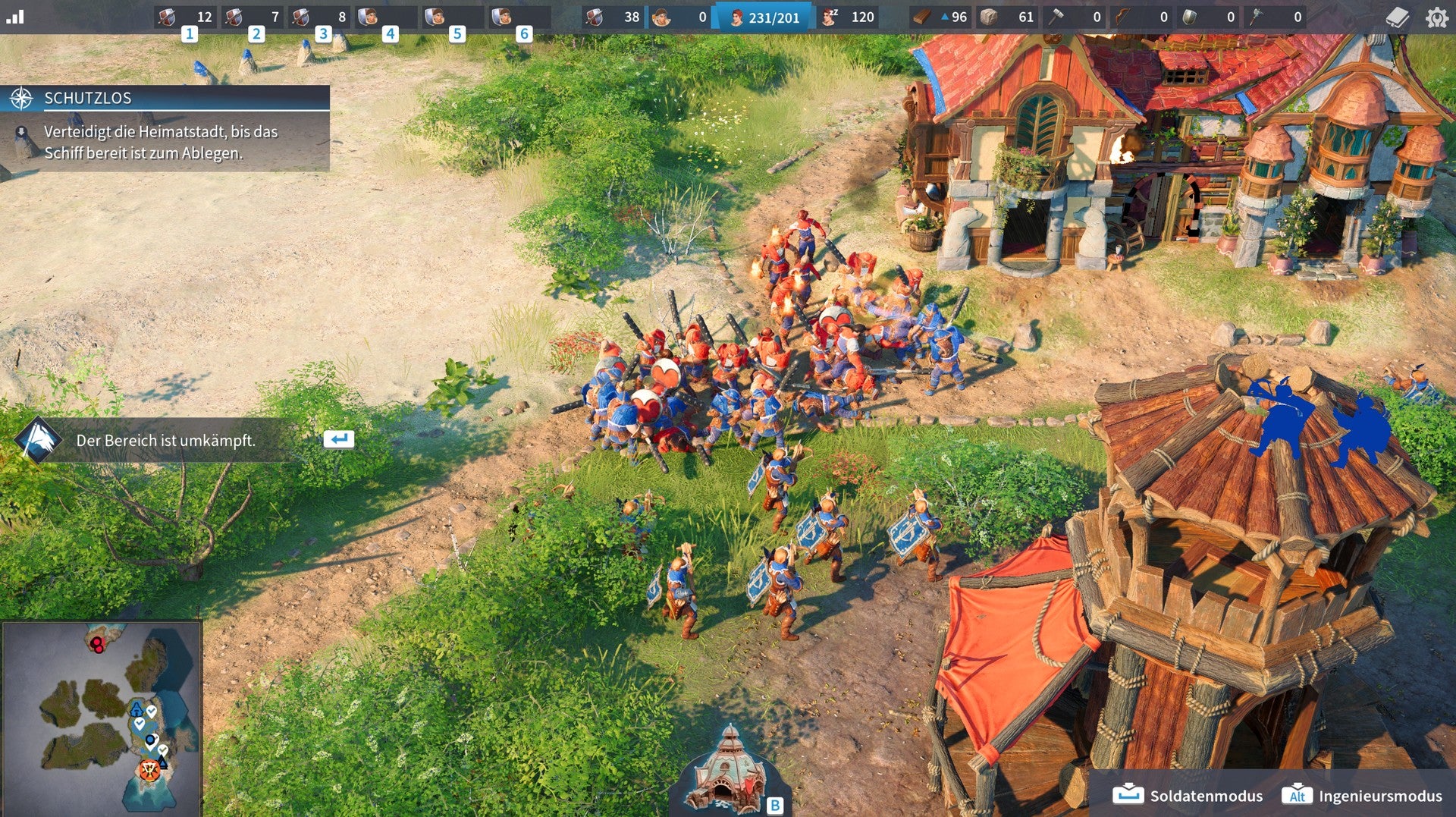Select the orange battle marker on minimap
The image size is (1456, 817).
[x=149, y=770]
